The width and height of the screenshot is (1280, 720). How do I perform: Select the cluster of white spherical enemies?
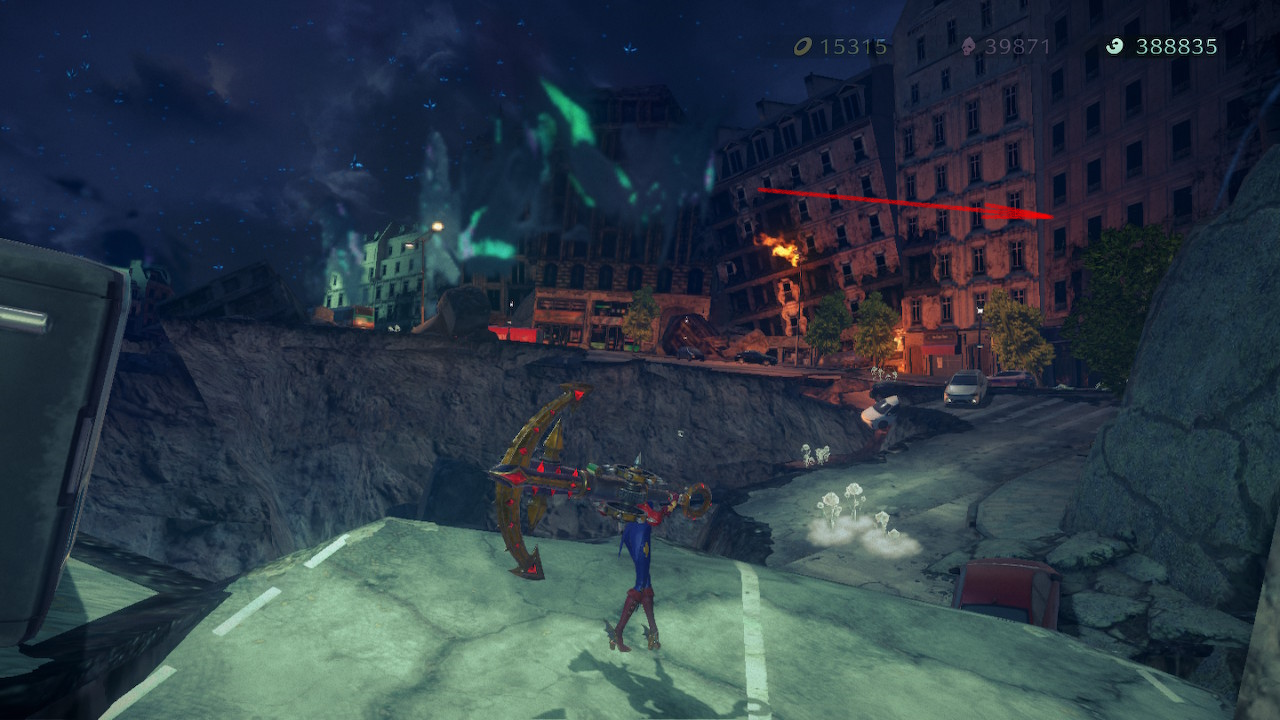843,495
